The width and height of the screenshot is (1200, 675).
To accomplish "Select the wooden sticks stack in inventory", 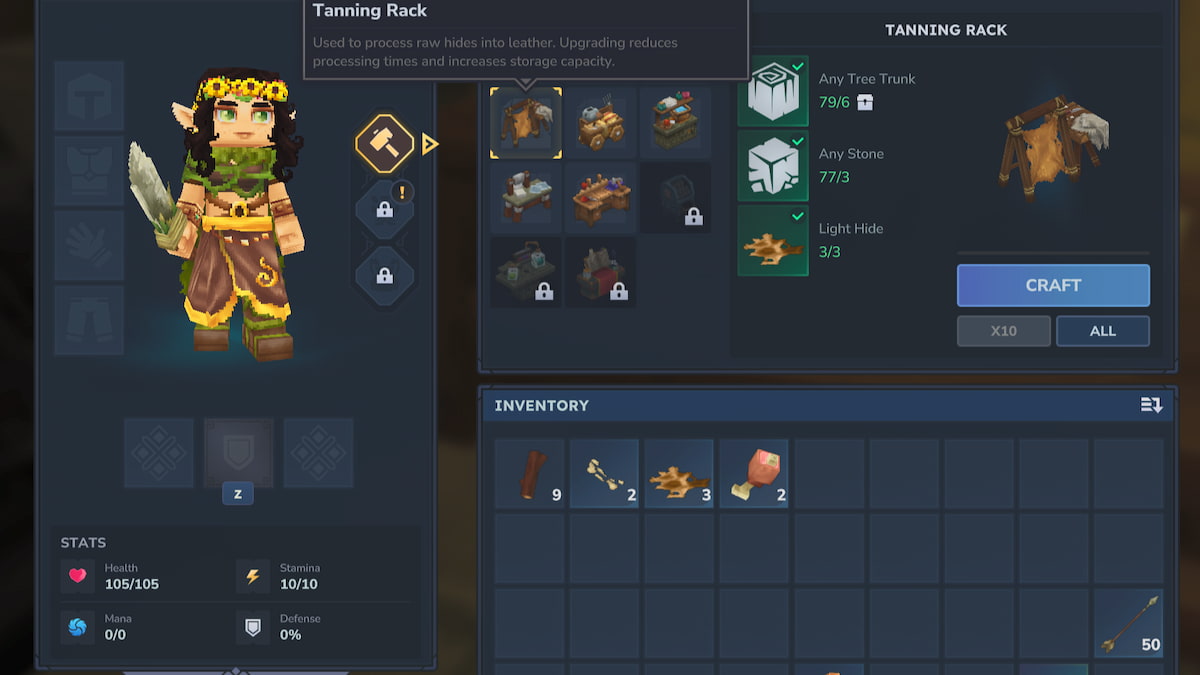I will [x=530, y=474].
